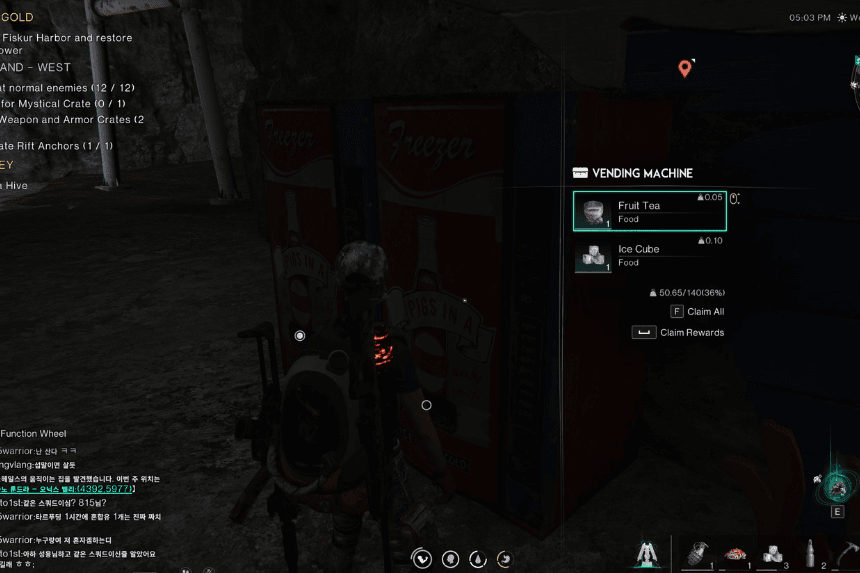This screenshot has width=860, height=573.
Task: Choose the bottle hotbar slot
Action: (x=811, y=553)
